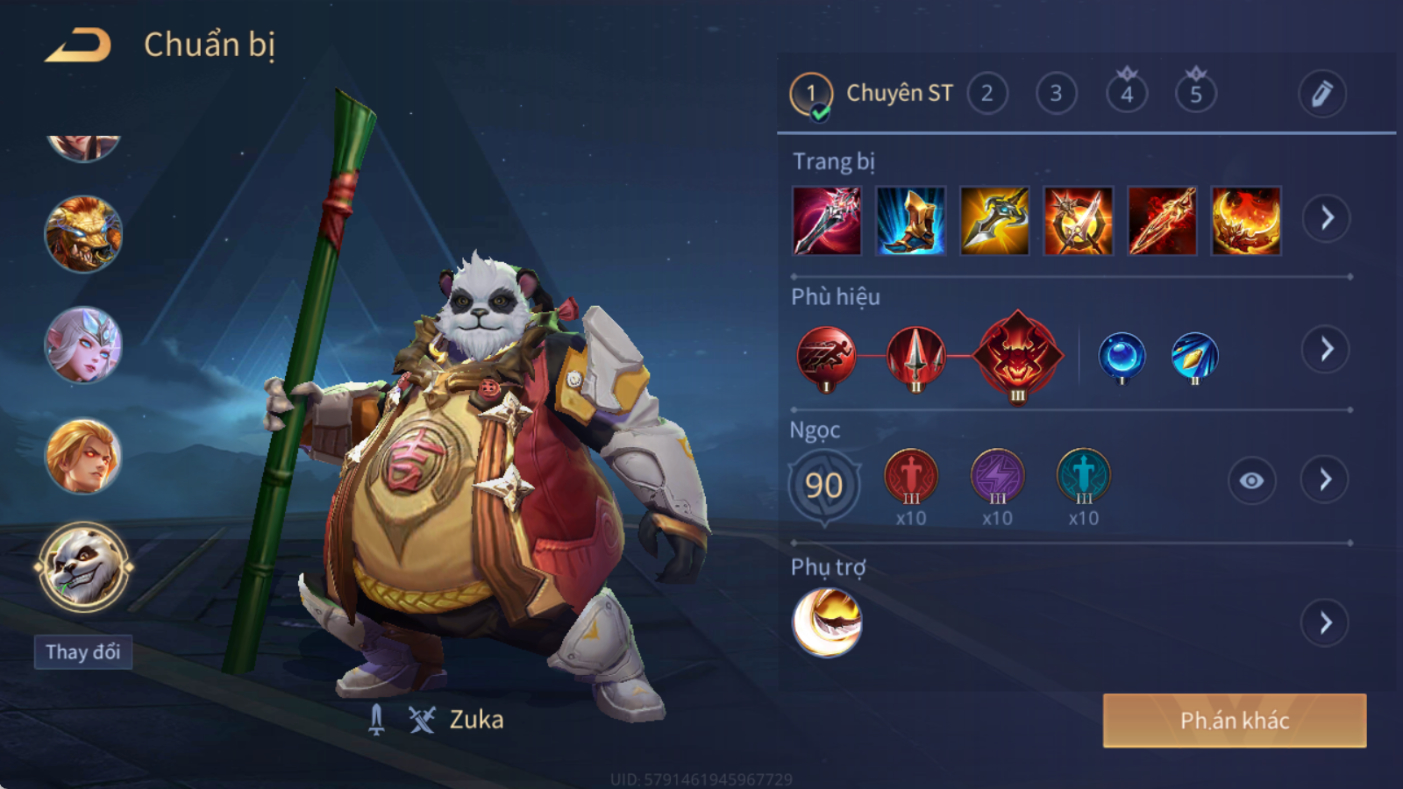The height and width of the screenshot is (789, 1403).
Task: Open locked build preset 4
Action: pyautogui.click(x=1127, y=94)
